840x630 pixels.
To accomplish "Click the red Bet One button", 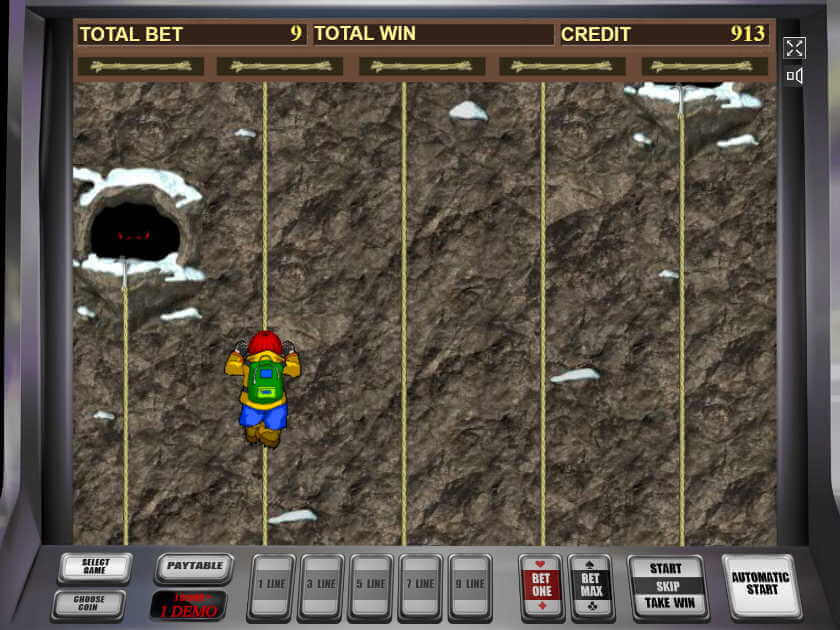I will pos(541,585).
